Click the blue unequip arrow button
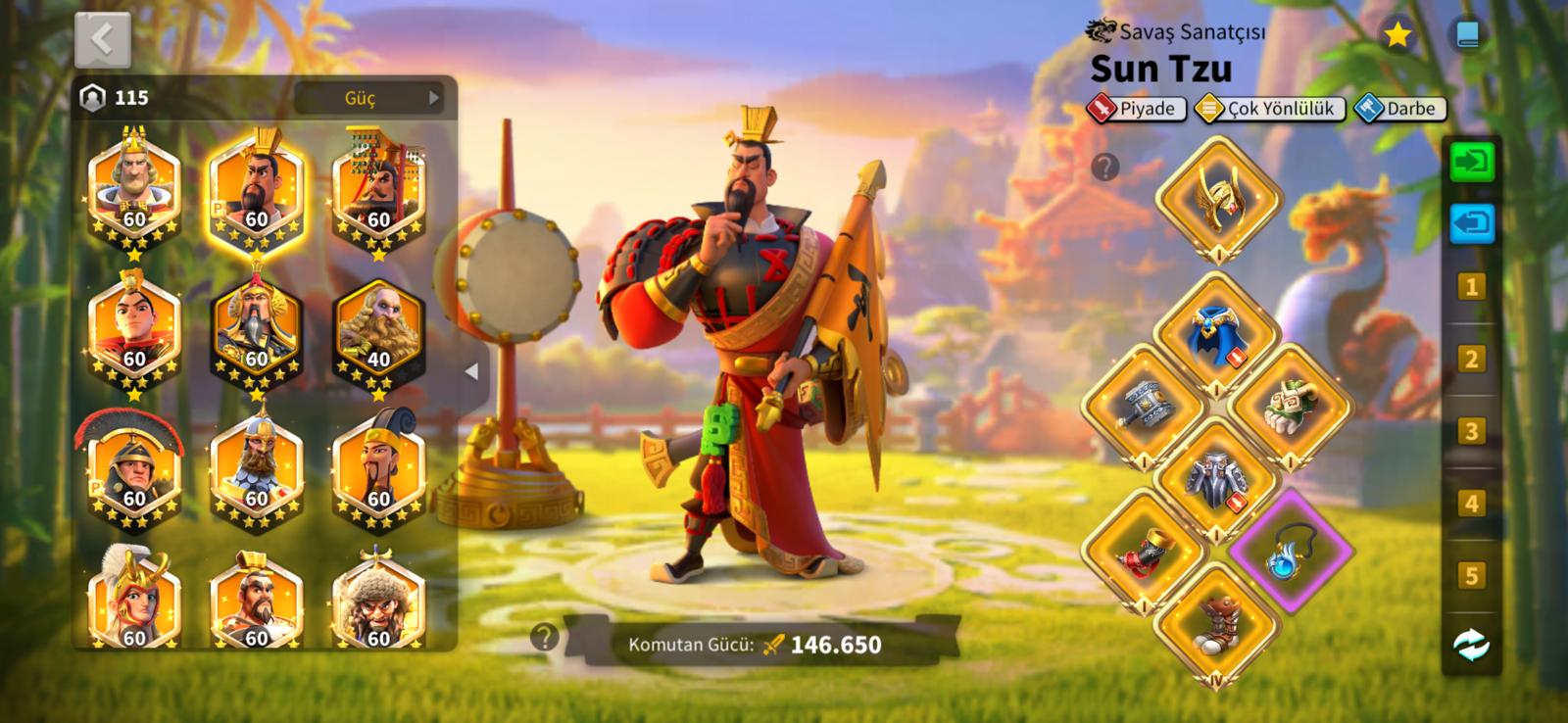Viewport: 1568px width, 723px height. (x=1471, y=222)
